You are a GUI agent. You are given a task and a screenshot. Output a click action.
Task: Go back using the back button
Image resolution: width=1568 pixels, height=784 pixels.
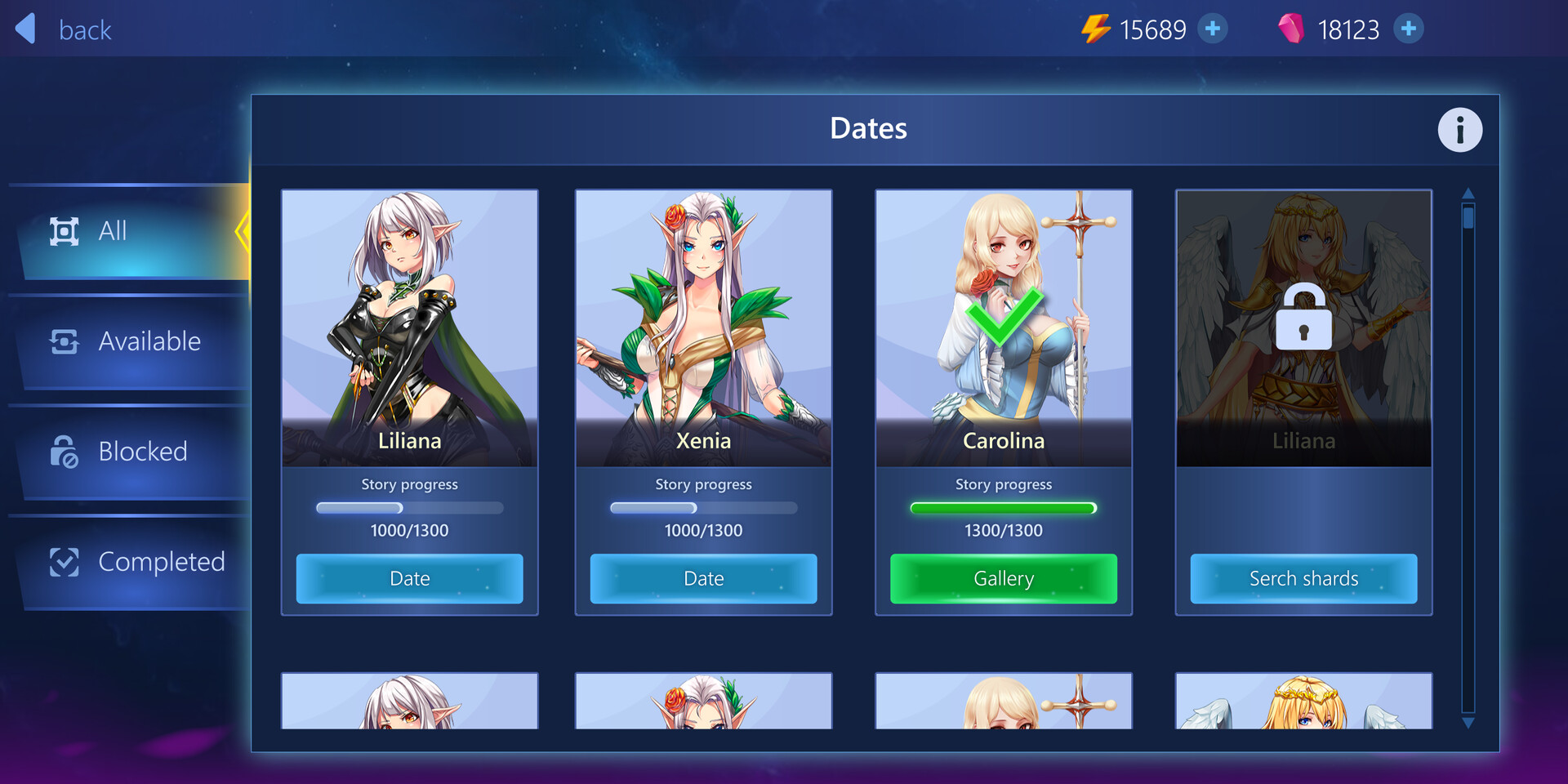click(64, 29)
